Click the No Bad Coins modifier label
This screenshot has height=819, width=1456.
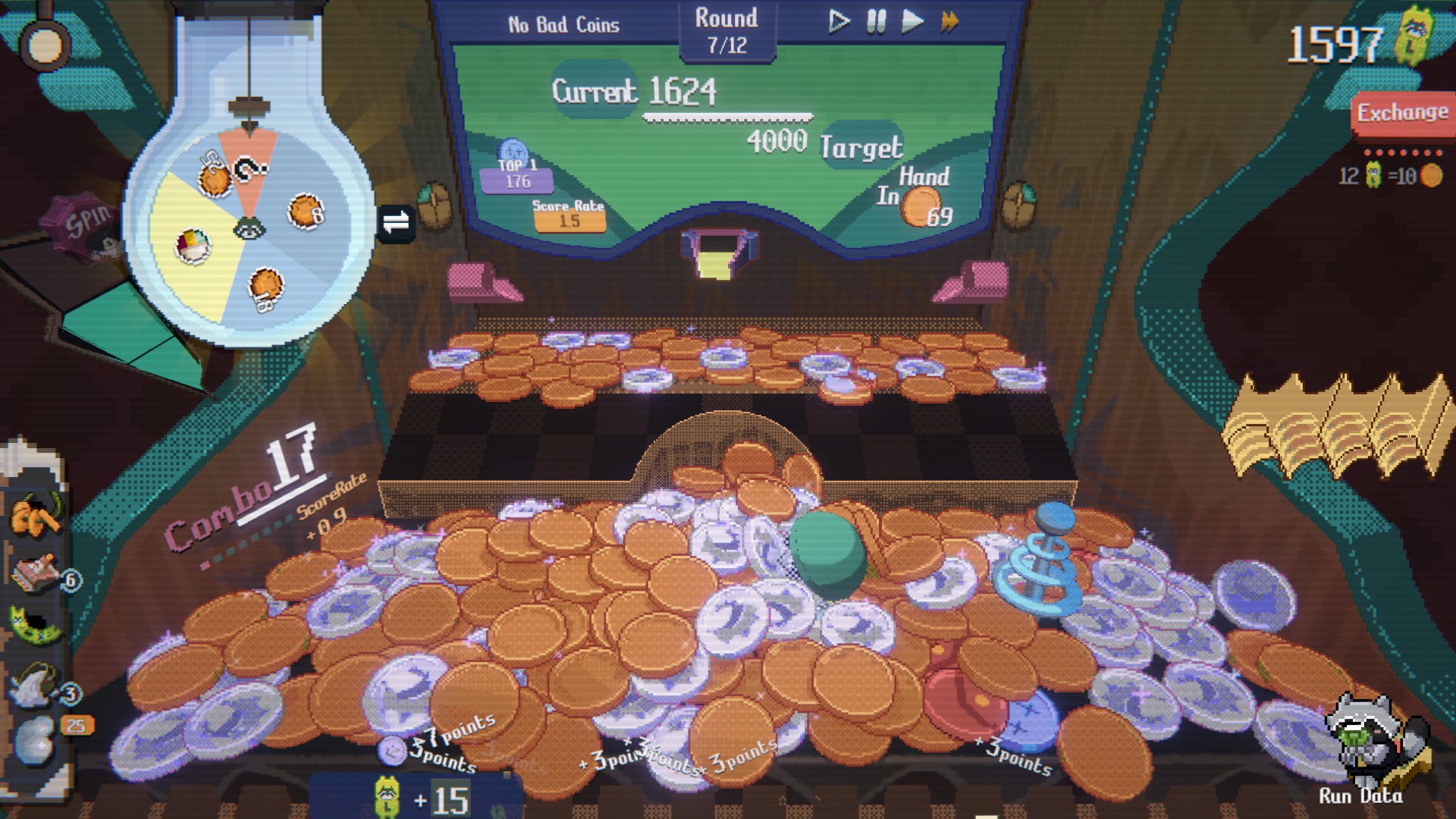pyautogui.click(x=563, y=24)
